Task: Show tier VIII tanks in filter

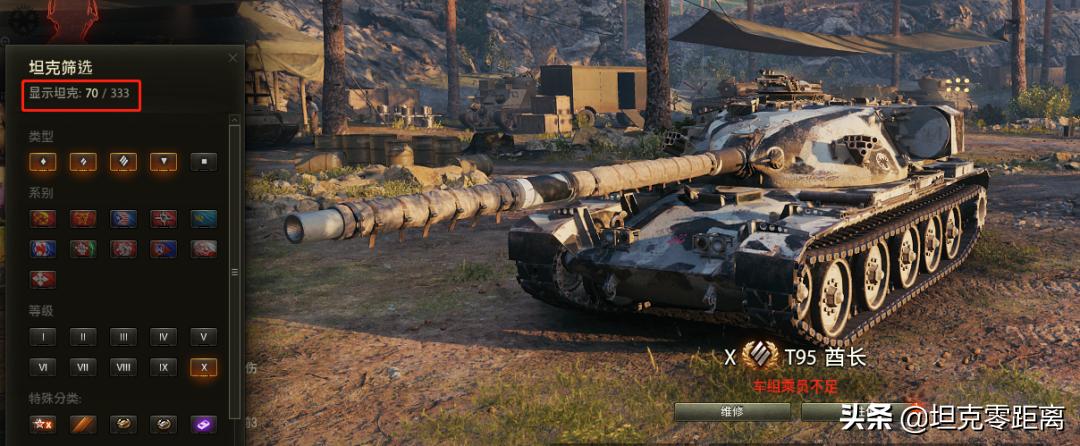Action: [x=123, y=367]
